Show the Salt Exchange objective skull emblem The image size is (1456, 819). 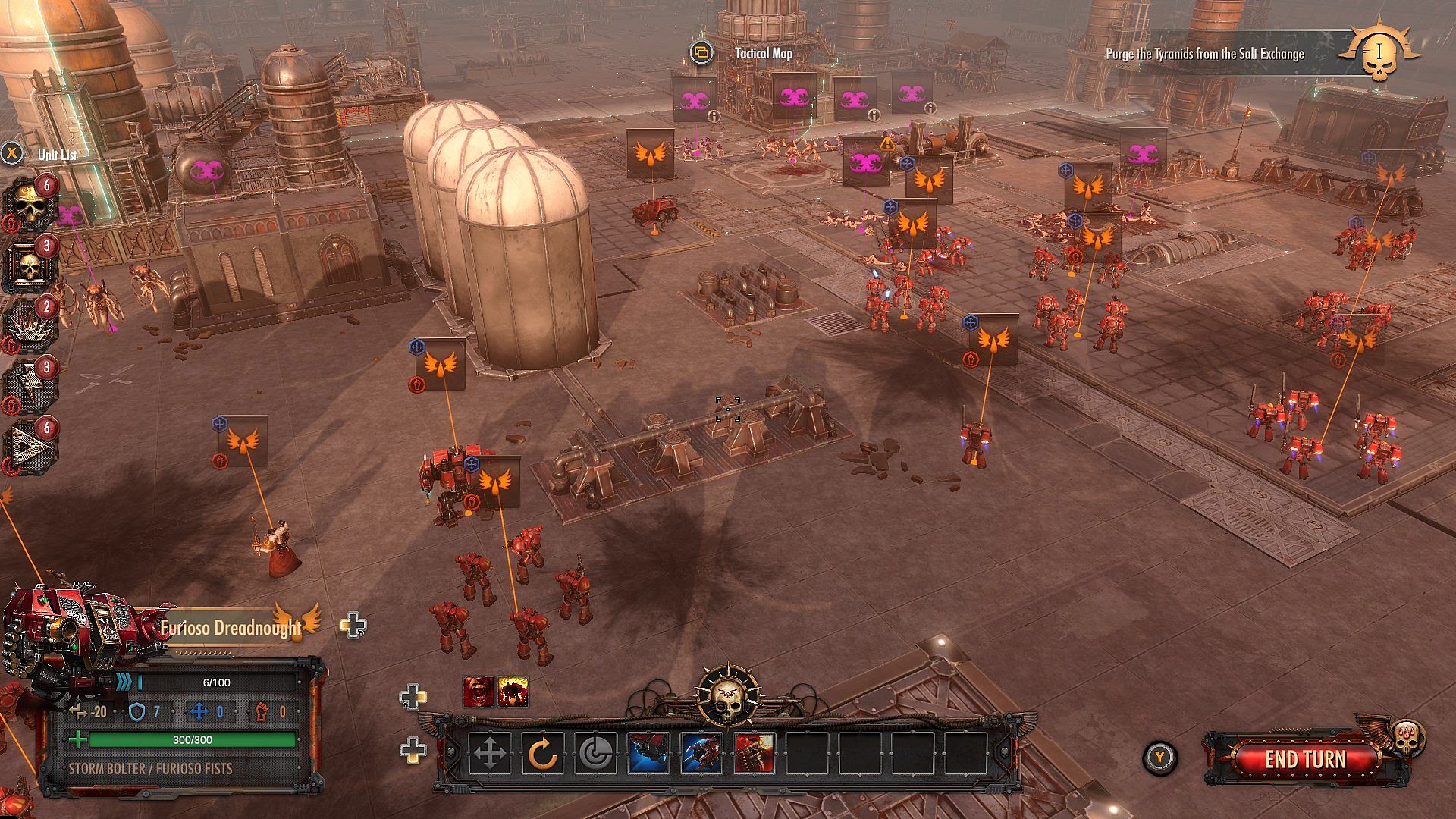pyautogui.click(x=1378, y=53)
